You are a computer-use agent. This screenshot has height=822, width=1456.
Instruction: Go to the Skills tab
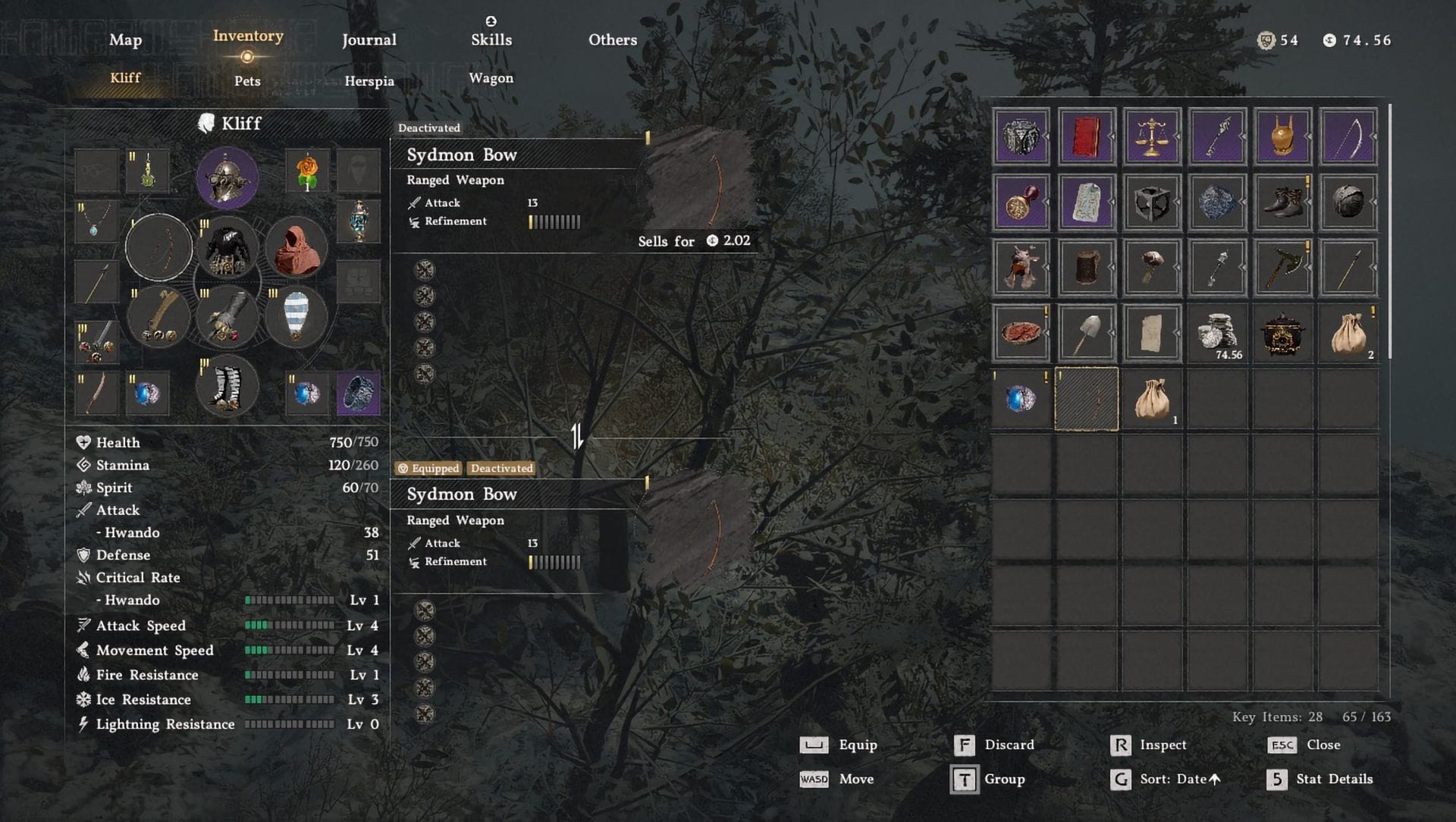click(x=491, y=40)
